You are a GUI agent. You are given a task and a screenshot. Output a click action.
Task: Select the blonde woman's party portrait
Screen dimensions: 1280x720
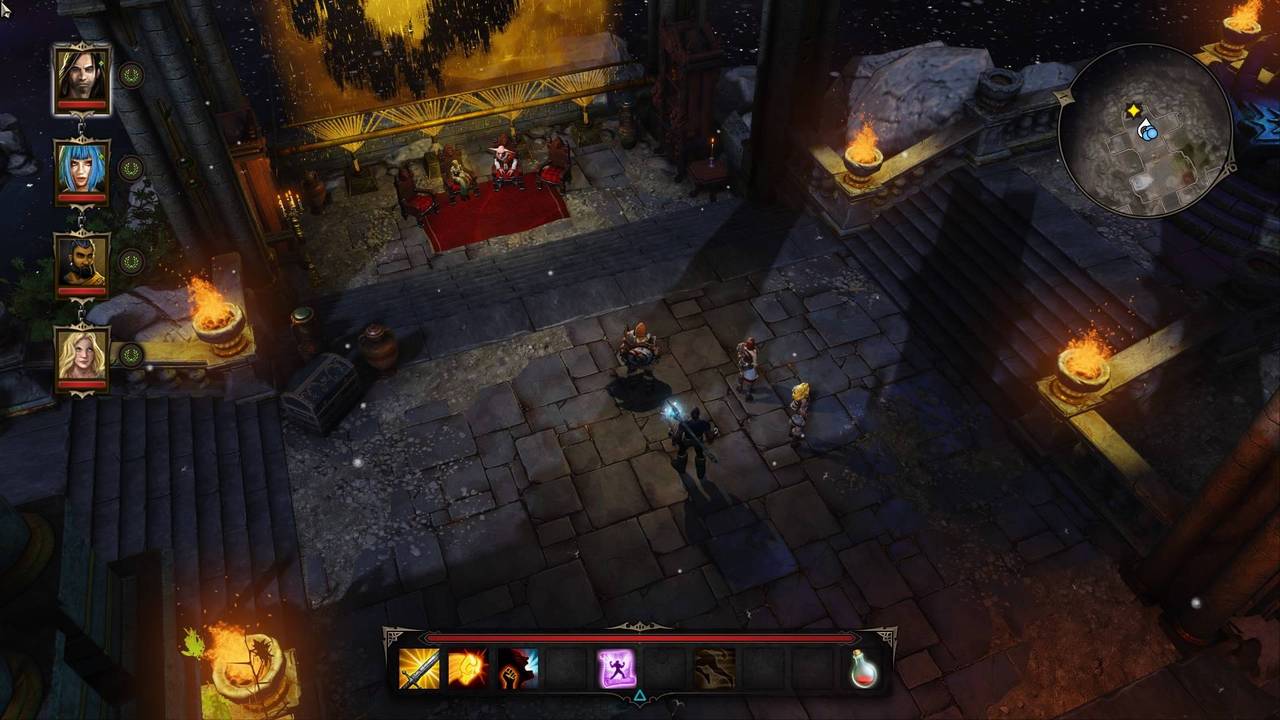tap(82, 356)
